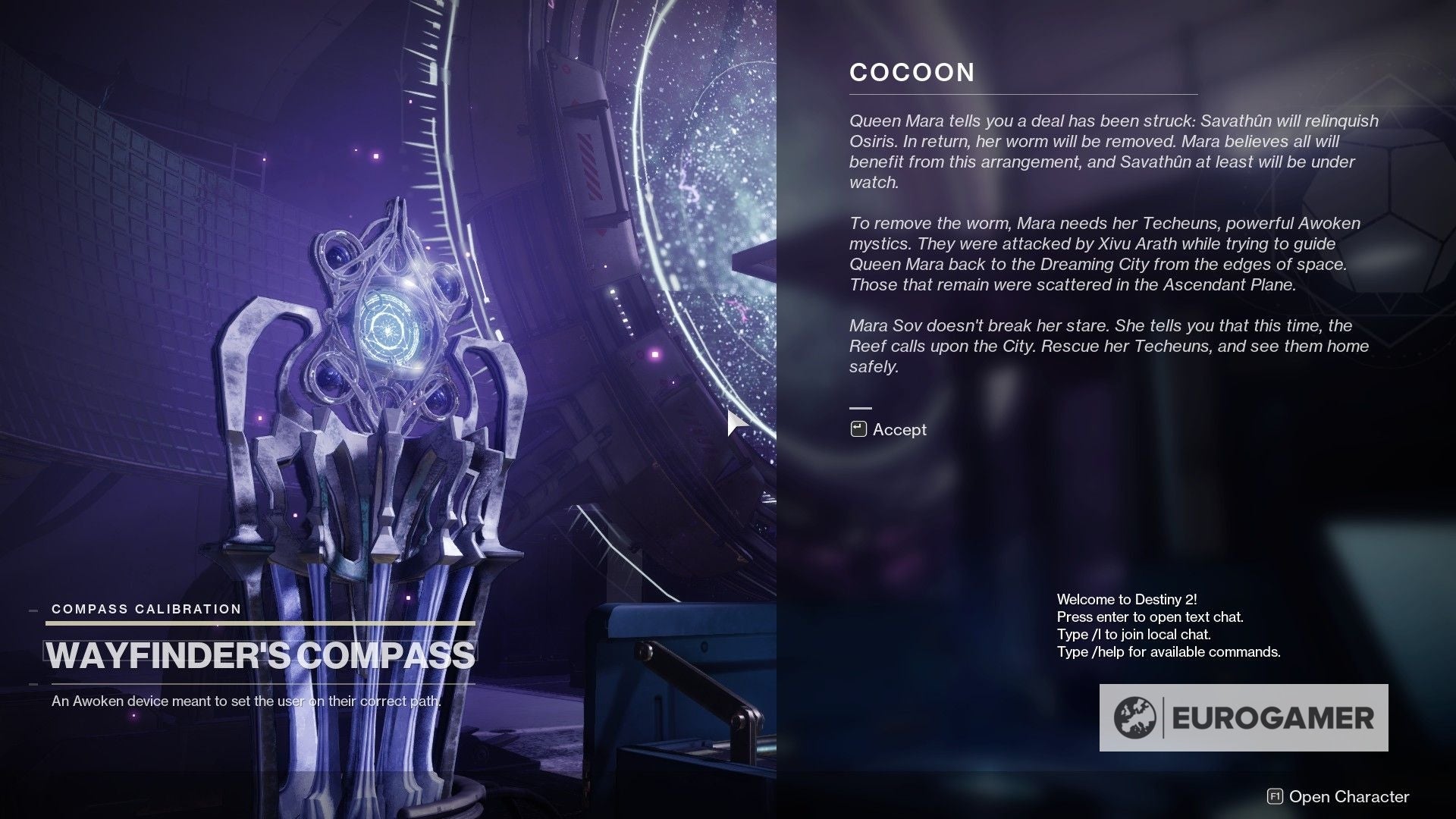Click the WAYFINDER'S COMPASS title text
The height and width of the screenshot is (819, 1456).
coord(261,652)
